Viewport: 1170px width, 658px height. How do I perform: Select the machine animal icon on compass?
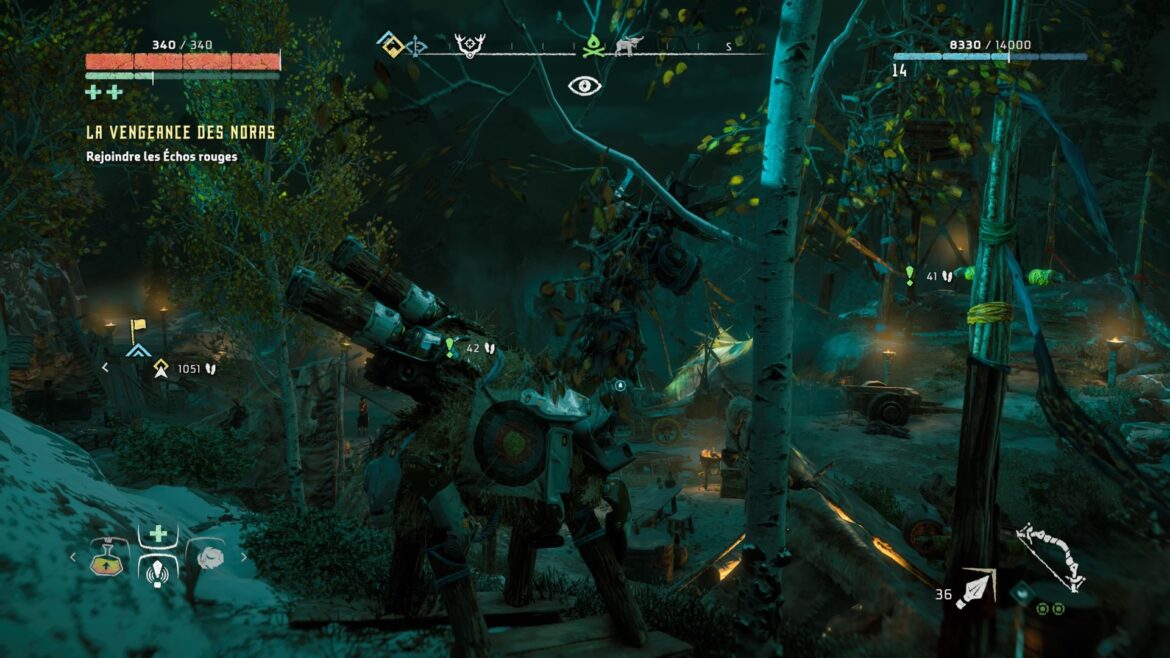pos(628,46)
